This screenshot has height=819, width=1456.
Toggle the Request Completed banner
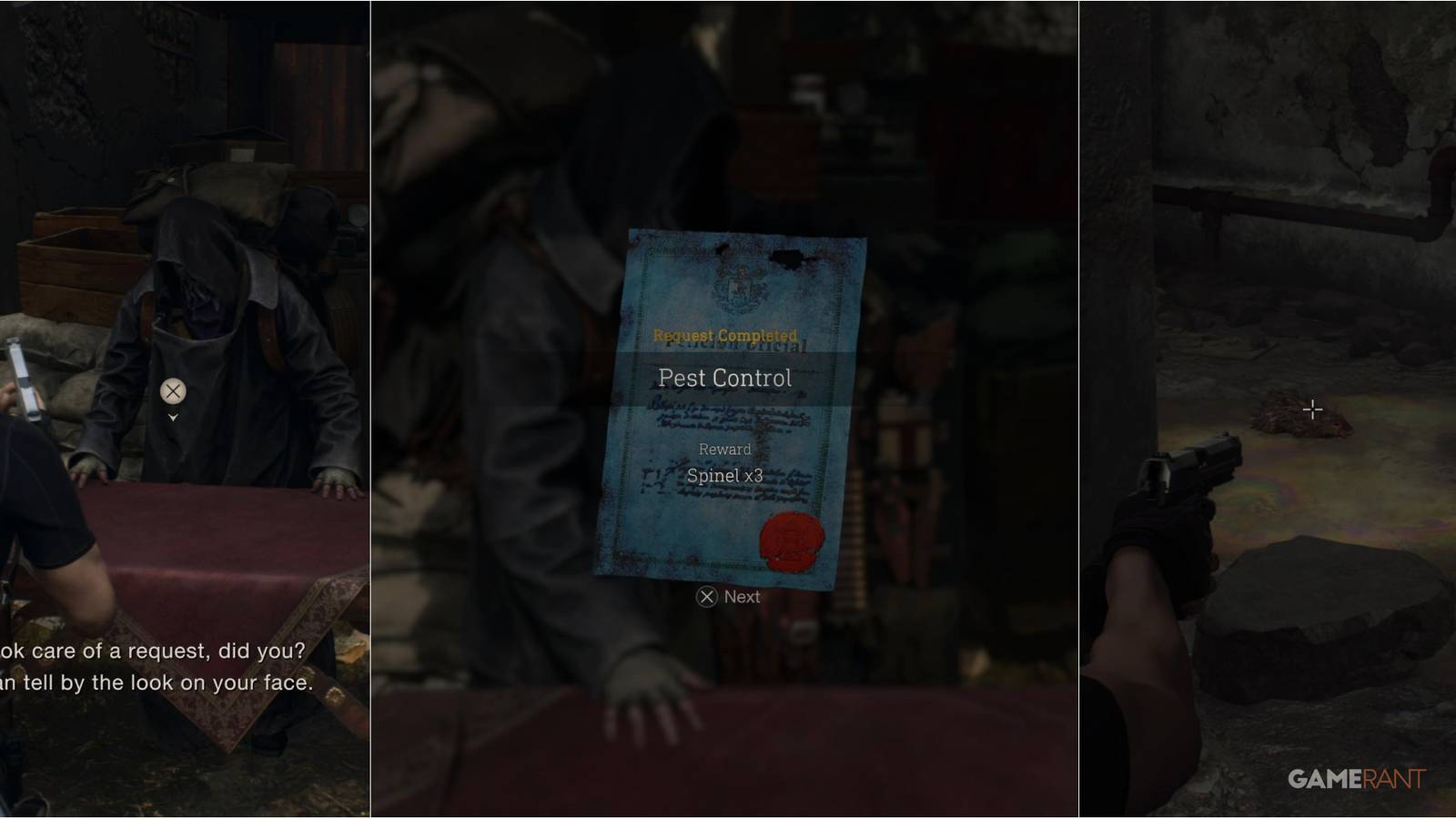725,335
